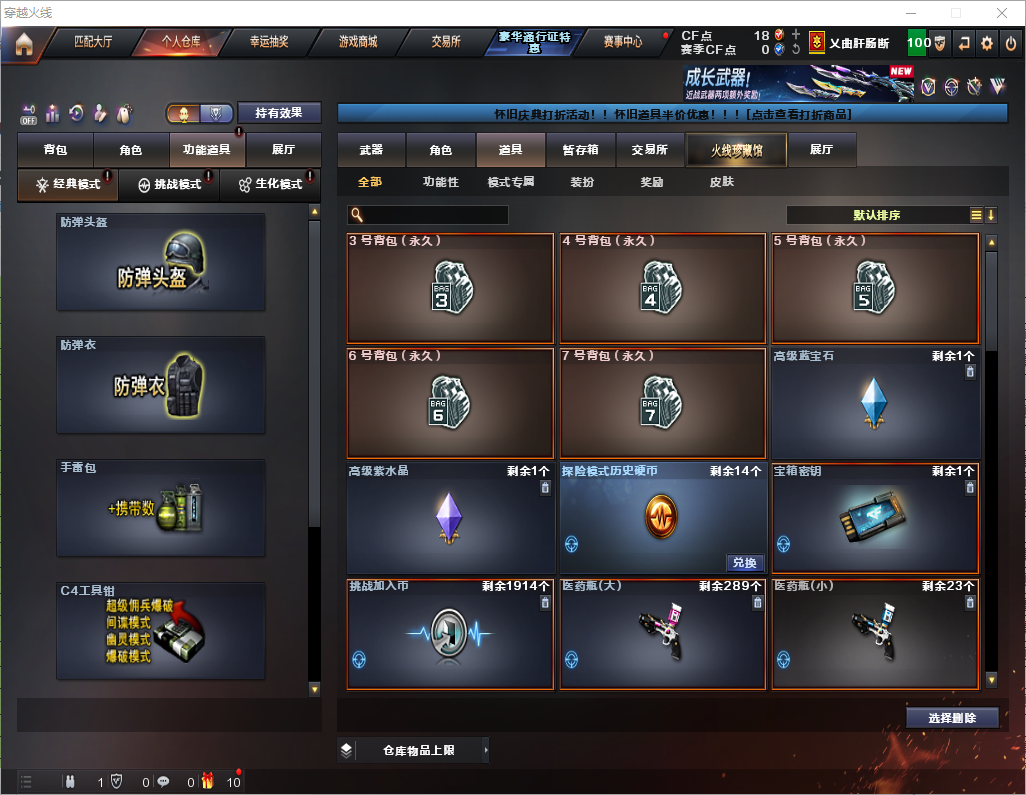1026x795 pixels.
Task: Open the 游戏商城 game store
Action: [x=357, y=42]
